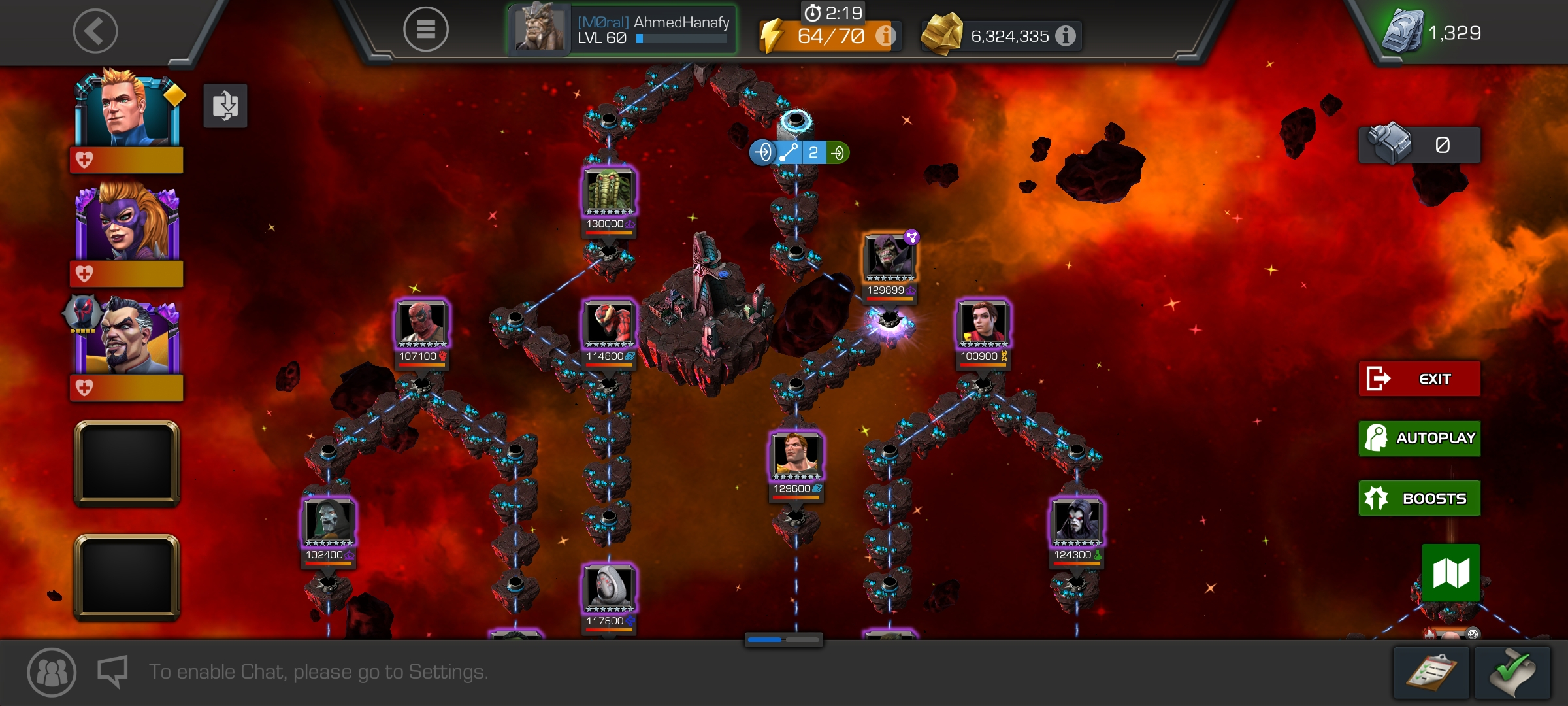Go back using the arrow button
The image size is (1568, 706).
[x=95, y=31]
